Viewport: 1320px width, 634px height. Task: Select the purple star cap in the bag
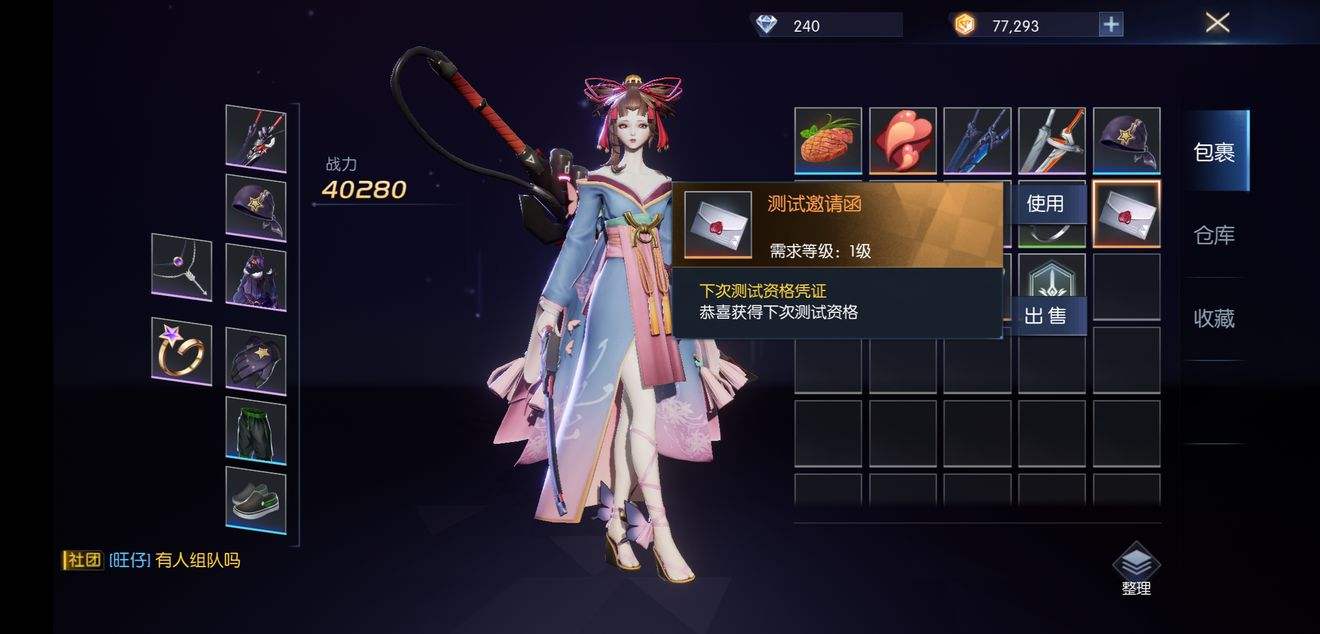tap(1126, 141)
